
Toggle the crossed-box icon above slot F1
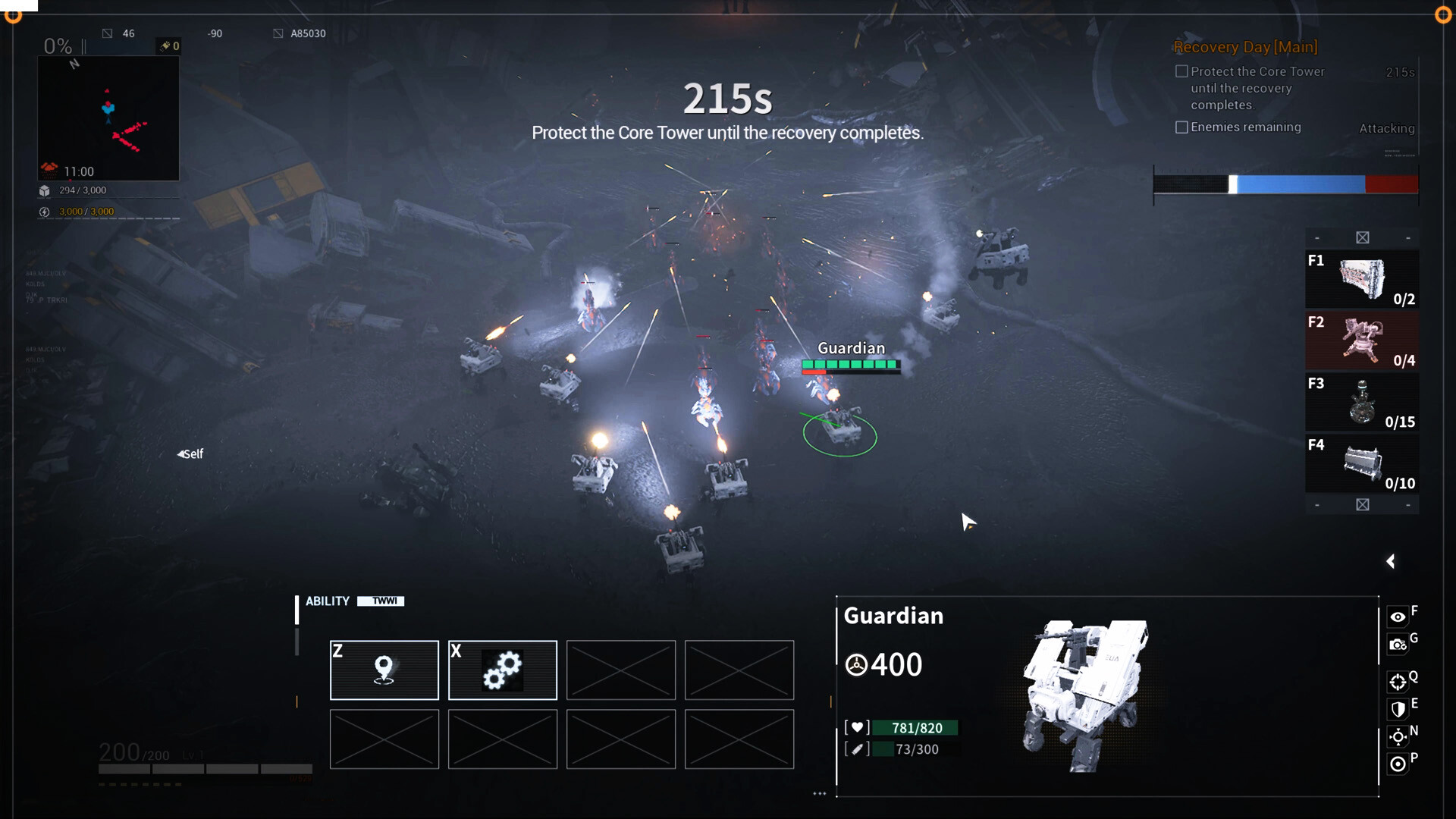[1362, 237]
